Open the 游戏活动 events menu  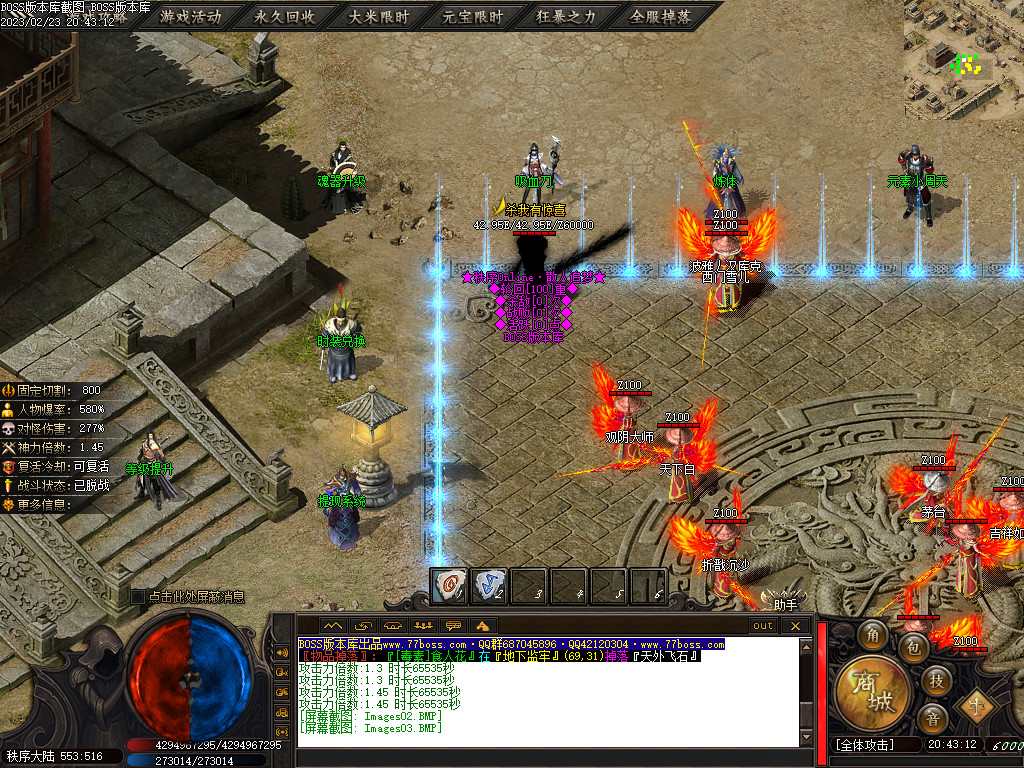[190, 17]
